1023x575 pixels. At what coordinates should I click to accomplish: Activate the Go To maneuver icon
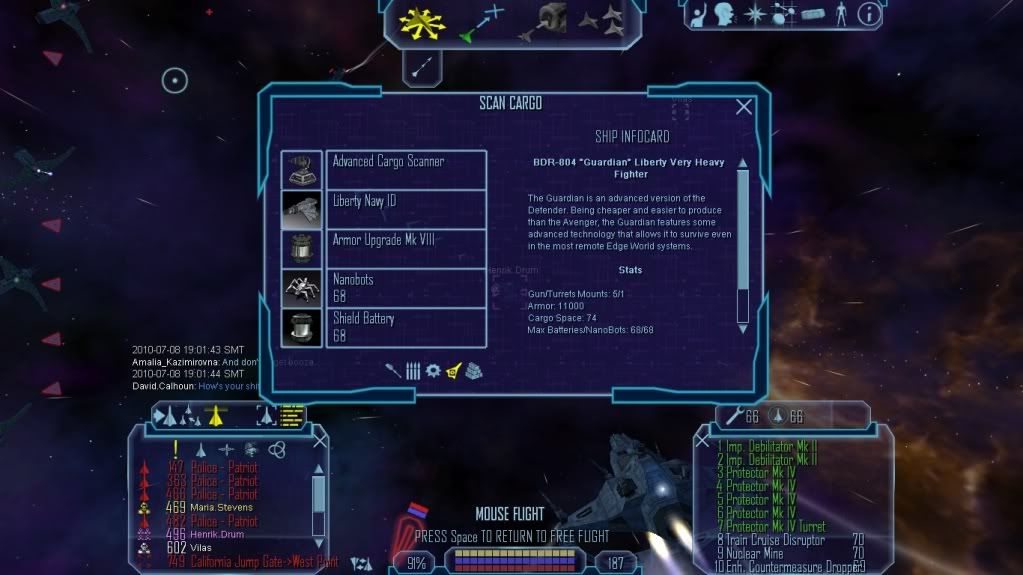[481, 23]
